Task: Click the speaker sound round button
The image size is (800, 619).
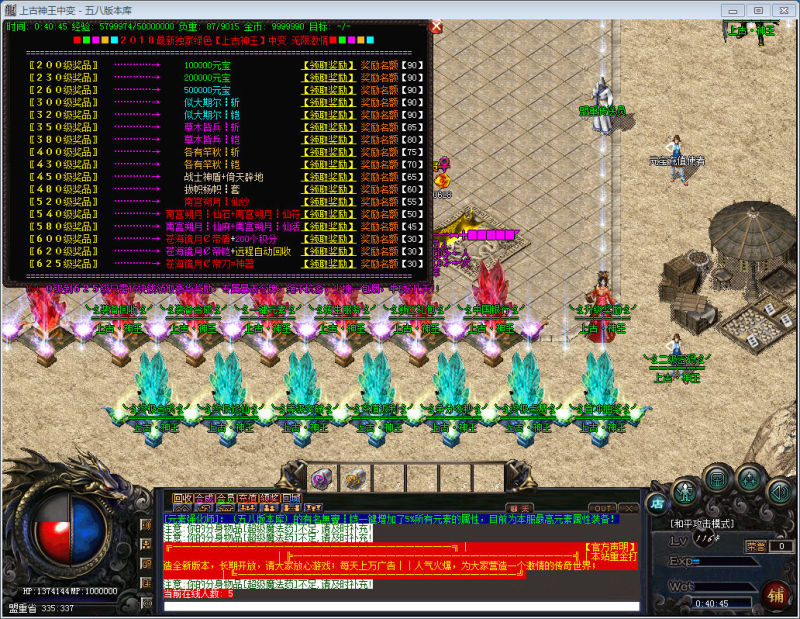Action: (779, 491)
